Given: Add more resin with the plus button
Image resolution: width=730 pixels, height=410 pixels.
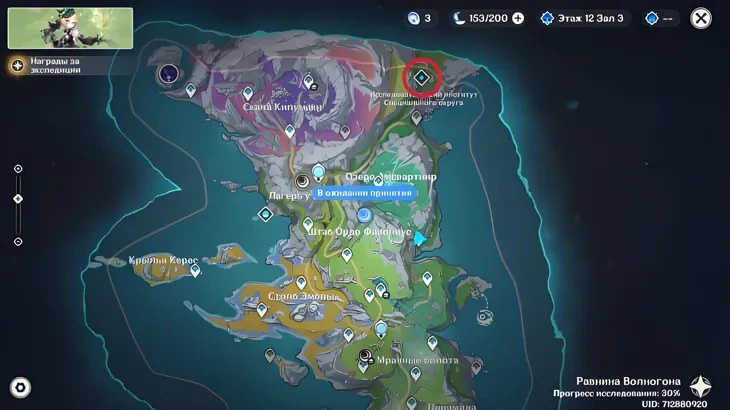Looking at the screenshot, I should pyautogui.click(x=518, y=18).
